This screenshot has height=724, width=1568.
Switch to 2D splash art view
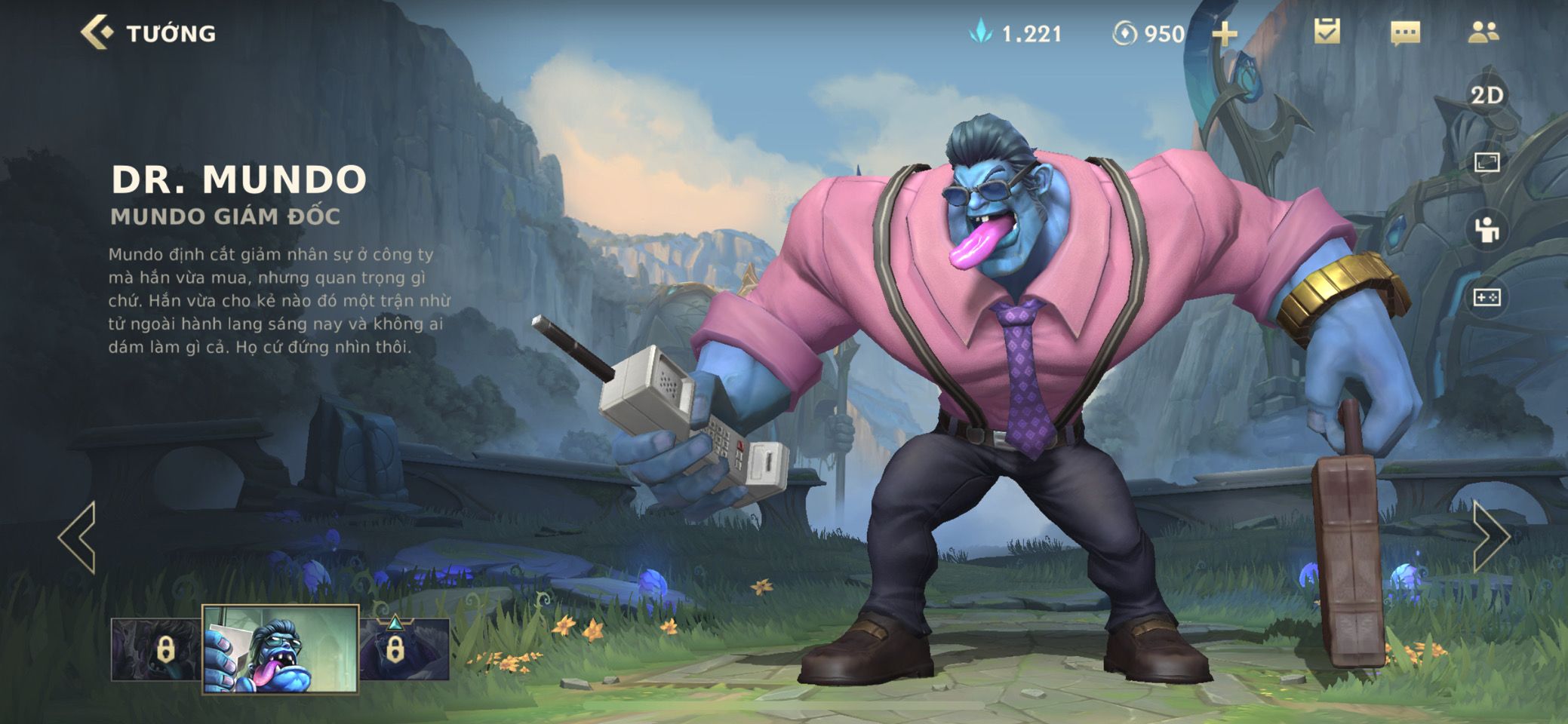(1487, 96)
